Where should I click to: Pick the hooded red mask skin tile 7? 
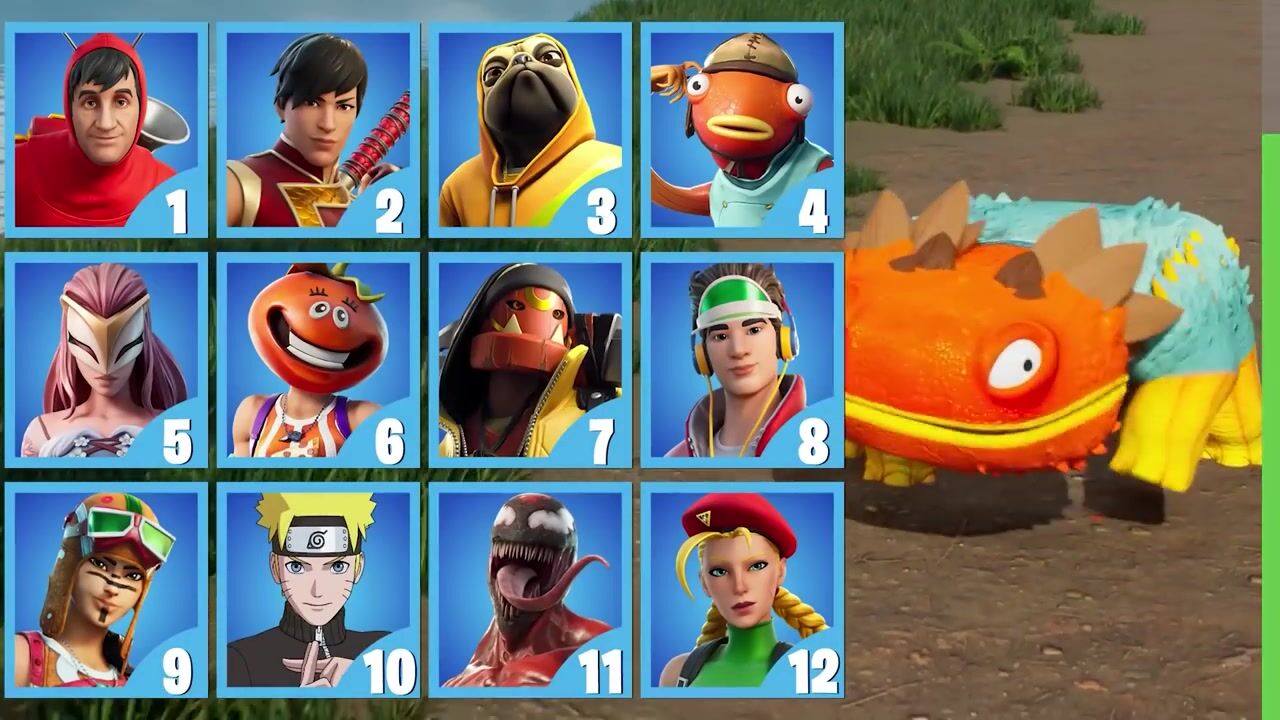click(x=530, y=360)
